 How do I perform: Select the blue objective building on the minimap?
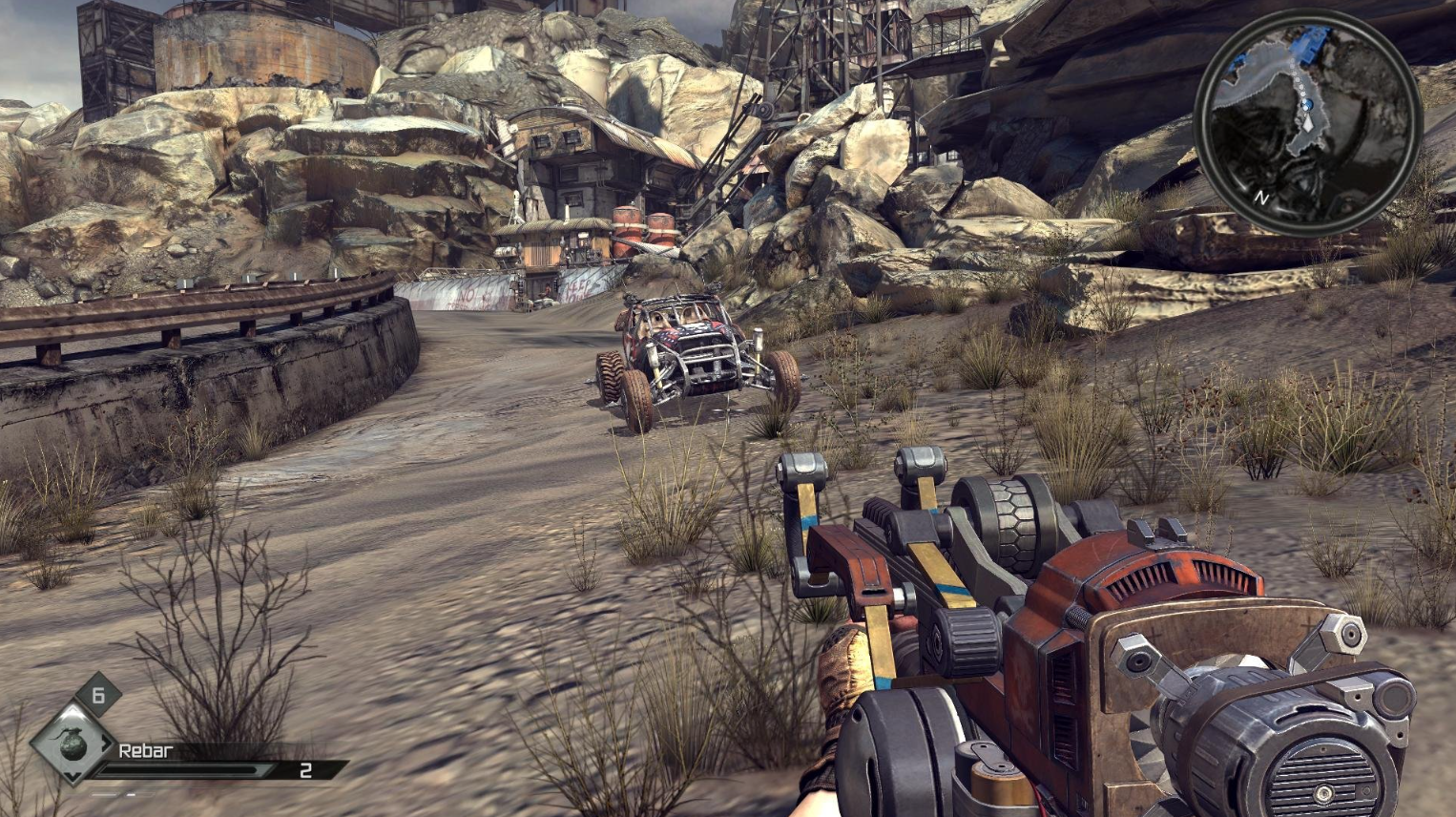pyautogui.click(x=1310, y=44)
